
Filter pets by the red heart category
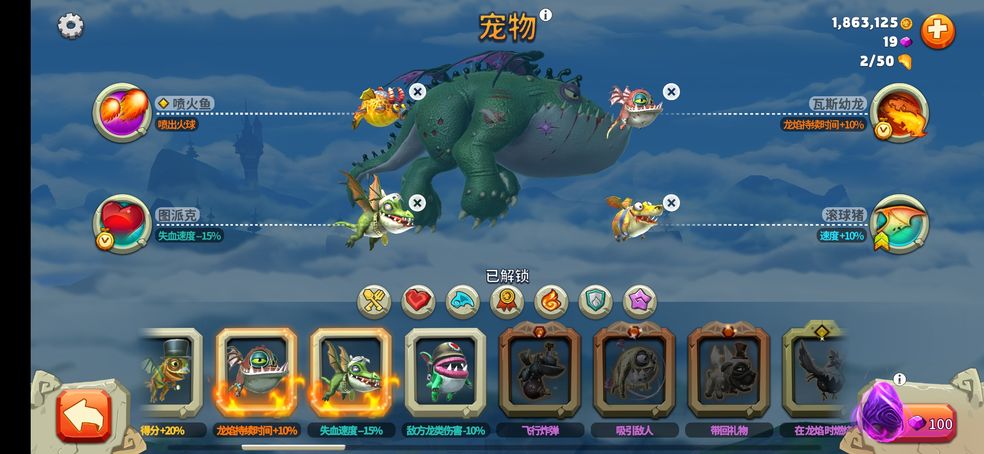tap(418, 300)
